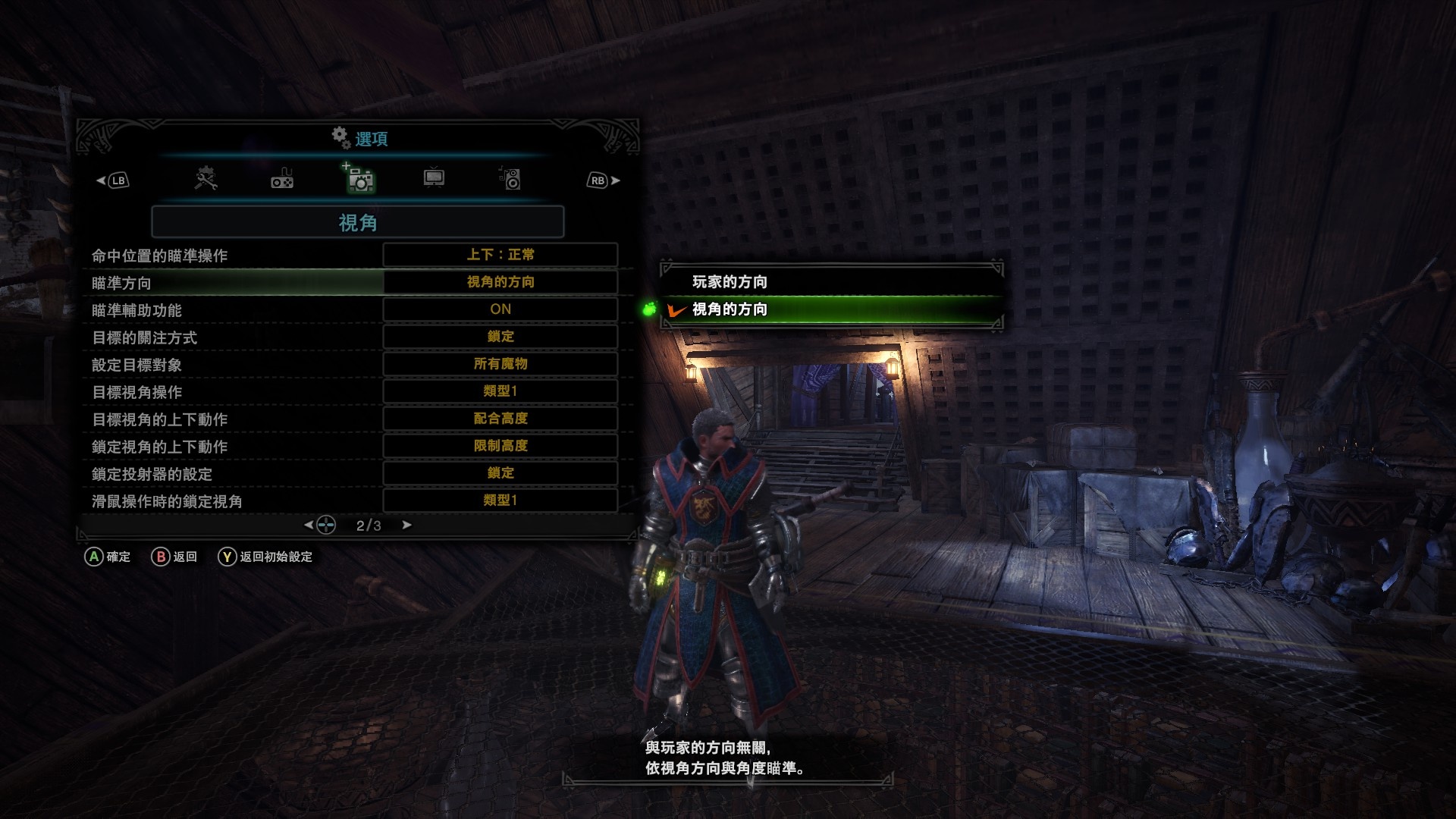Switch to the speaker audio settings tab
This screenshot has width=1456, height=819.
pos(510,179)
